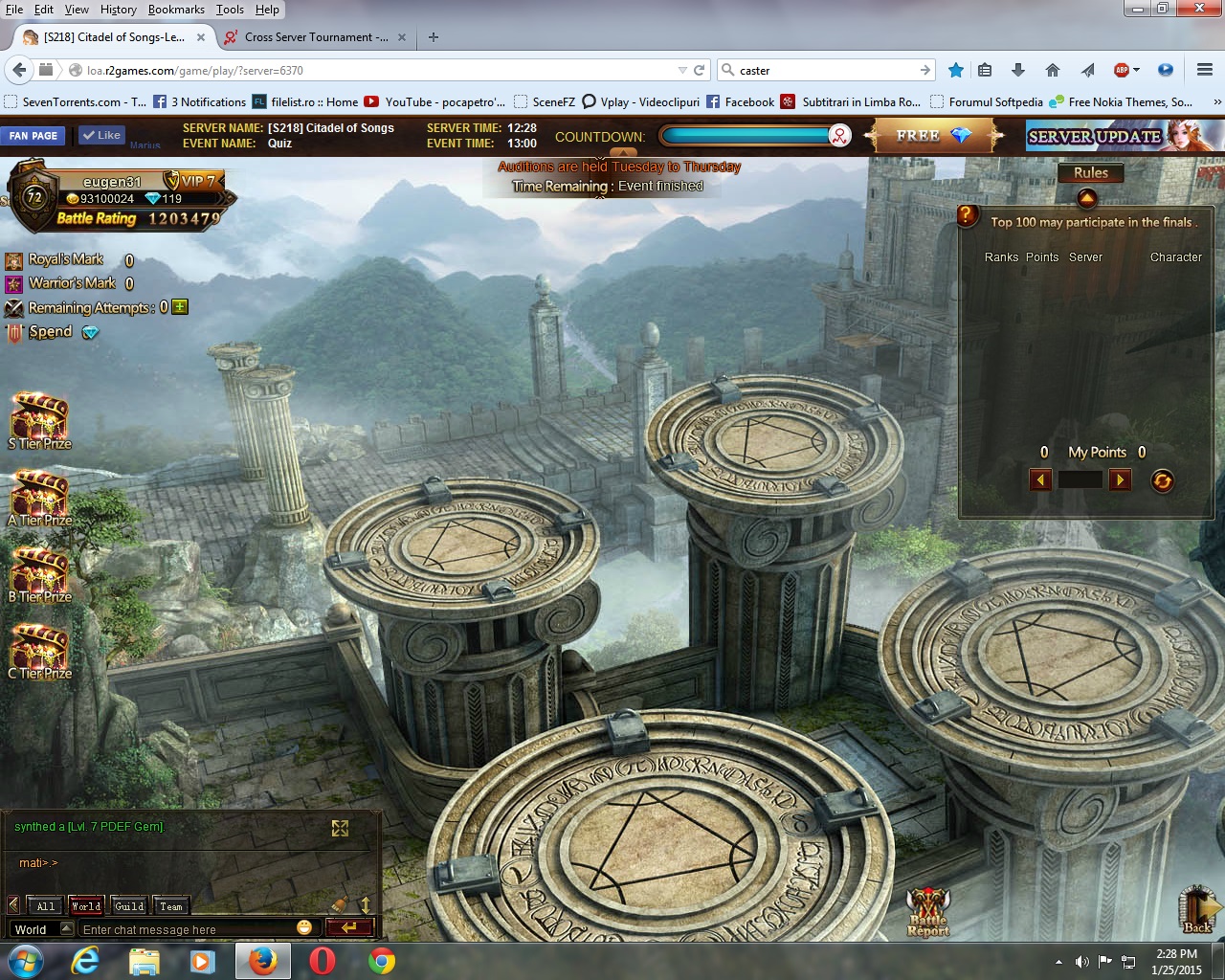Go to the previous rankings page
The height and width of the screenshot is (980, 1225).
1040,480
